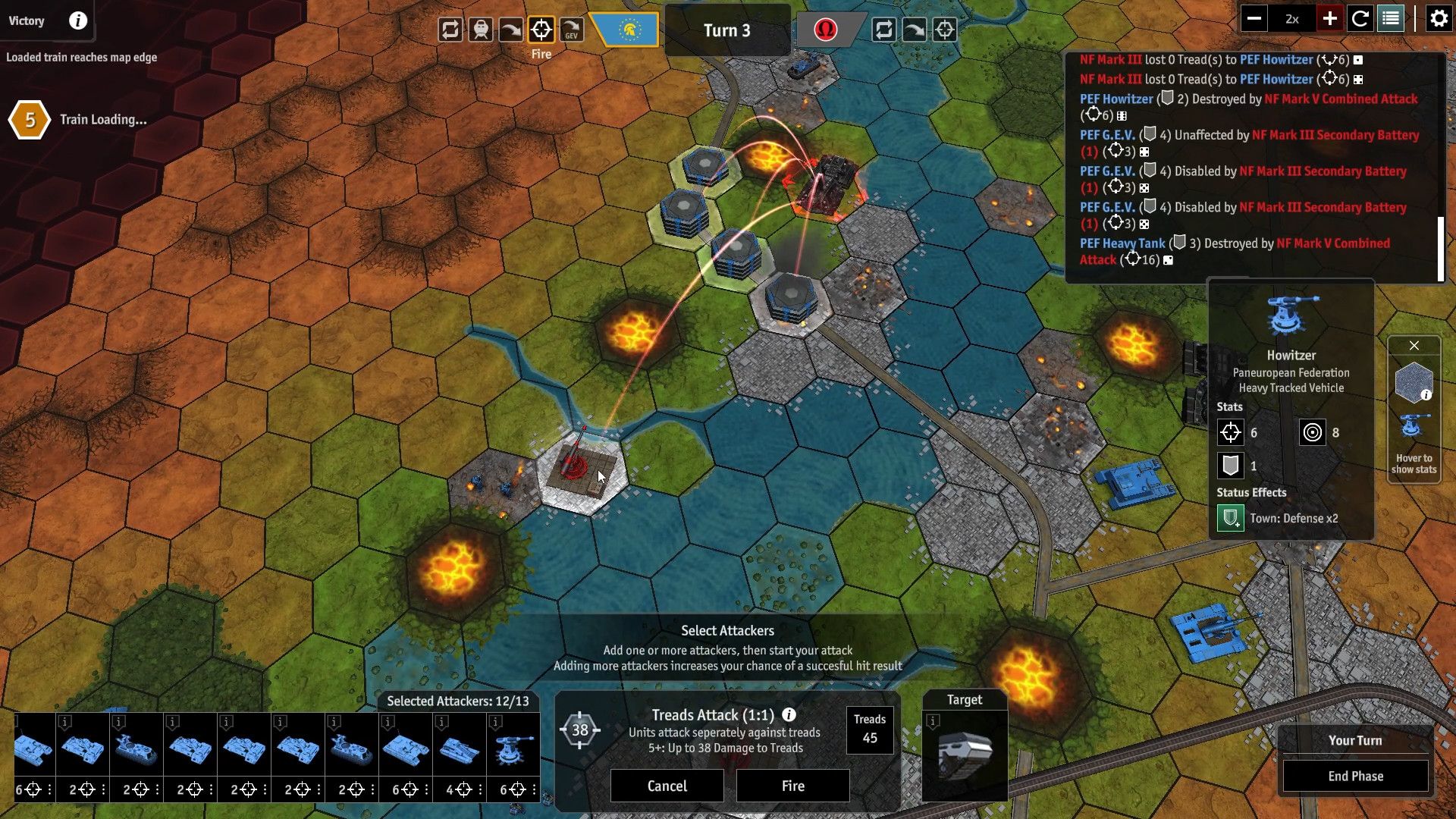The height and width of the screenshot is (819, 1456).
Task: Open the three-dot menu on the Howitzer attacker card
Action: point(533,789)
